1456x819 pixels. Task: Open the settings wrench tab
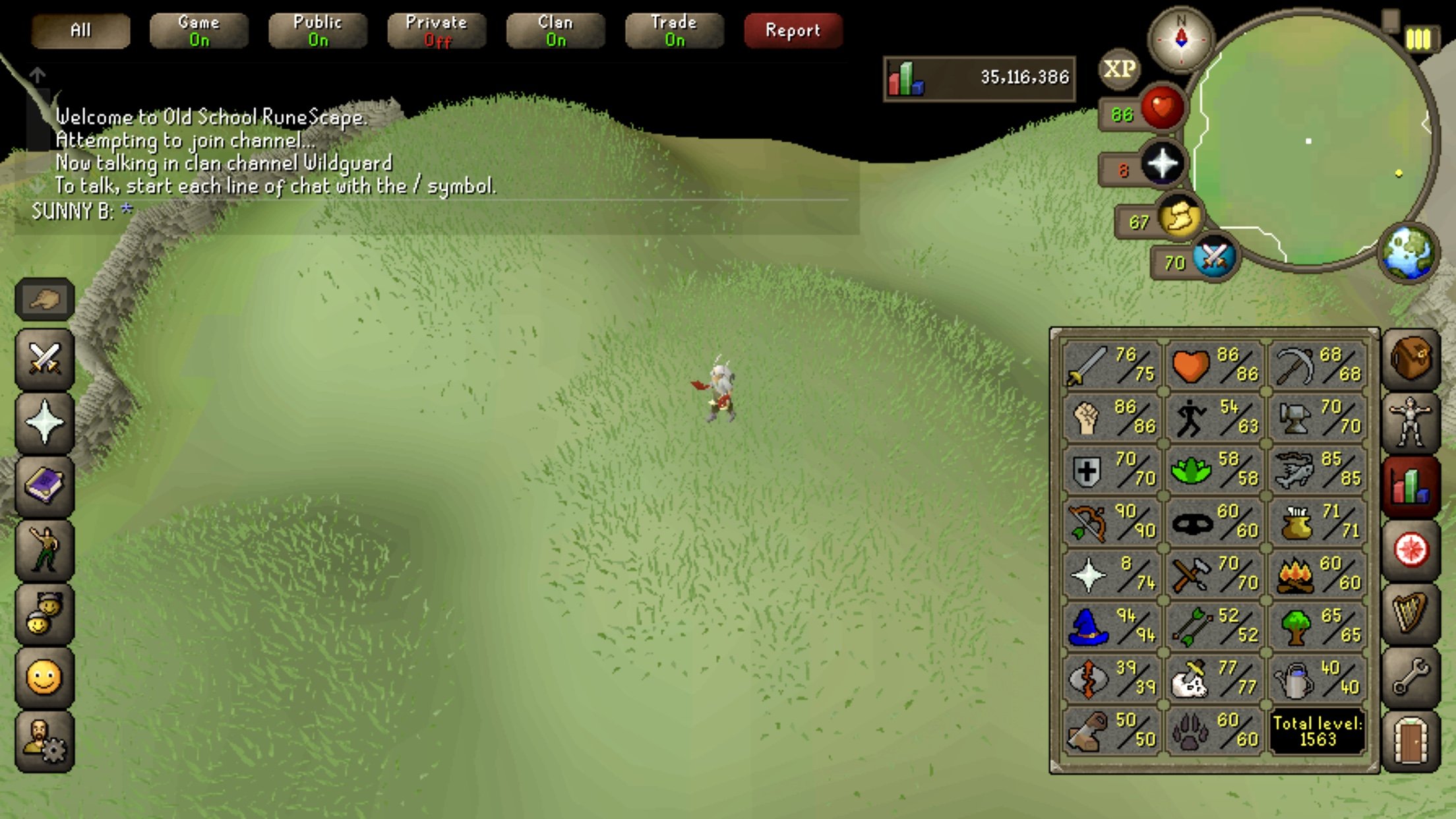pos(1410,677)
